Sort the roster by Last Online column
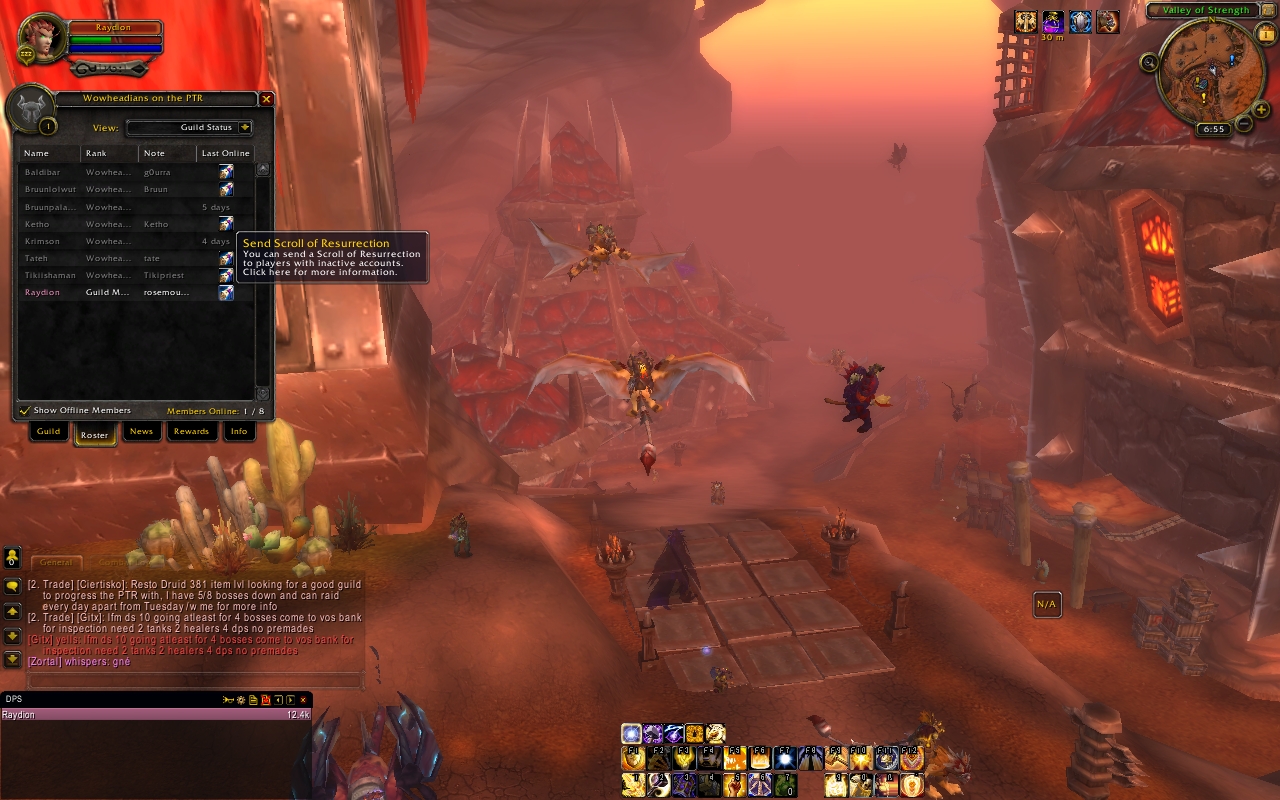Image resolution: width=1280 pixels, height=800 pixels. 225,153
